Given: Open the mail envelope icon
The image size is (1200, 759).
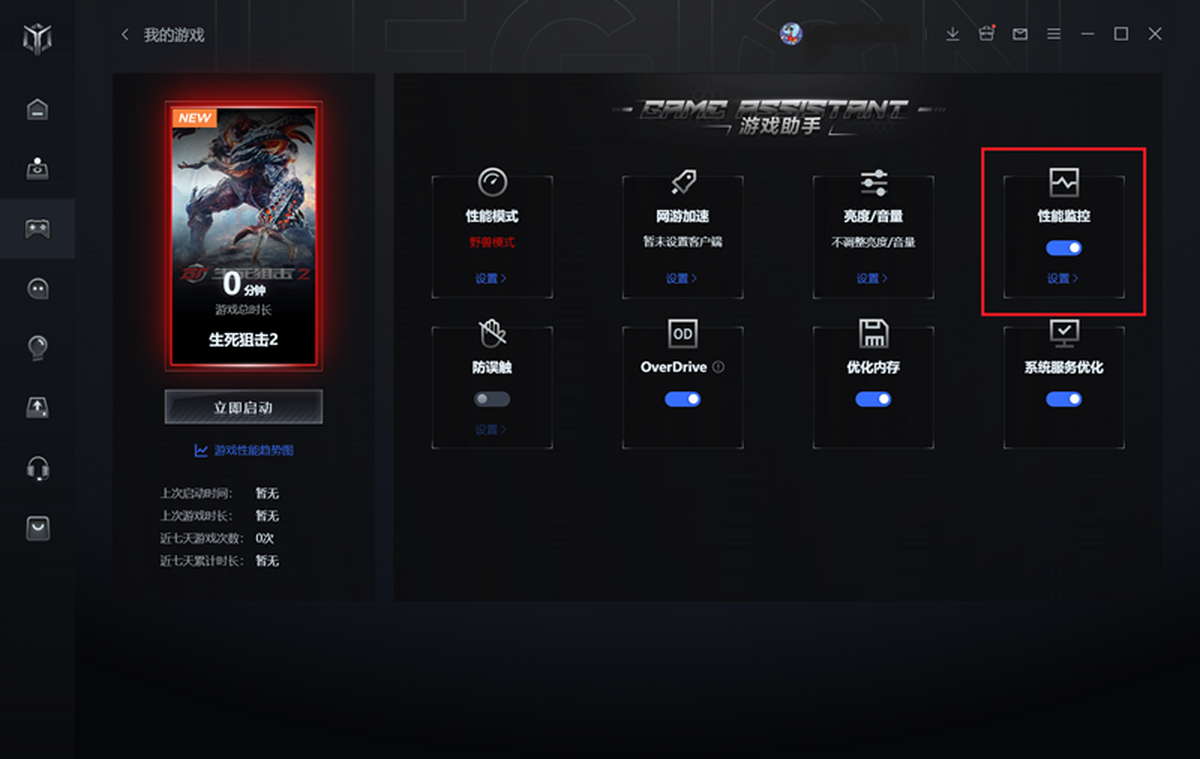Looking at the screenshot, I should tap(1020, 34).
